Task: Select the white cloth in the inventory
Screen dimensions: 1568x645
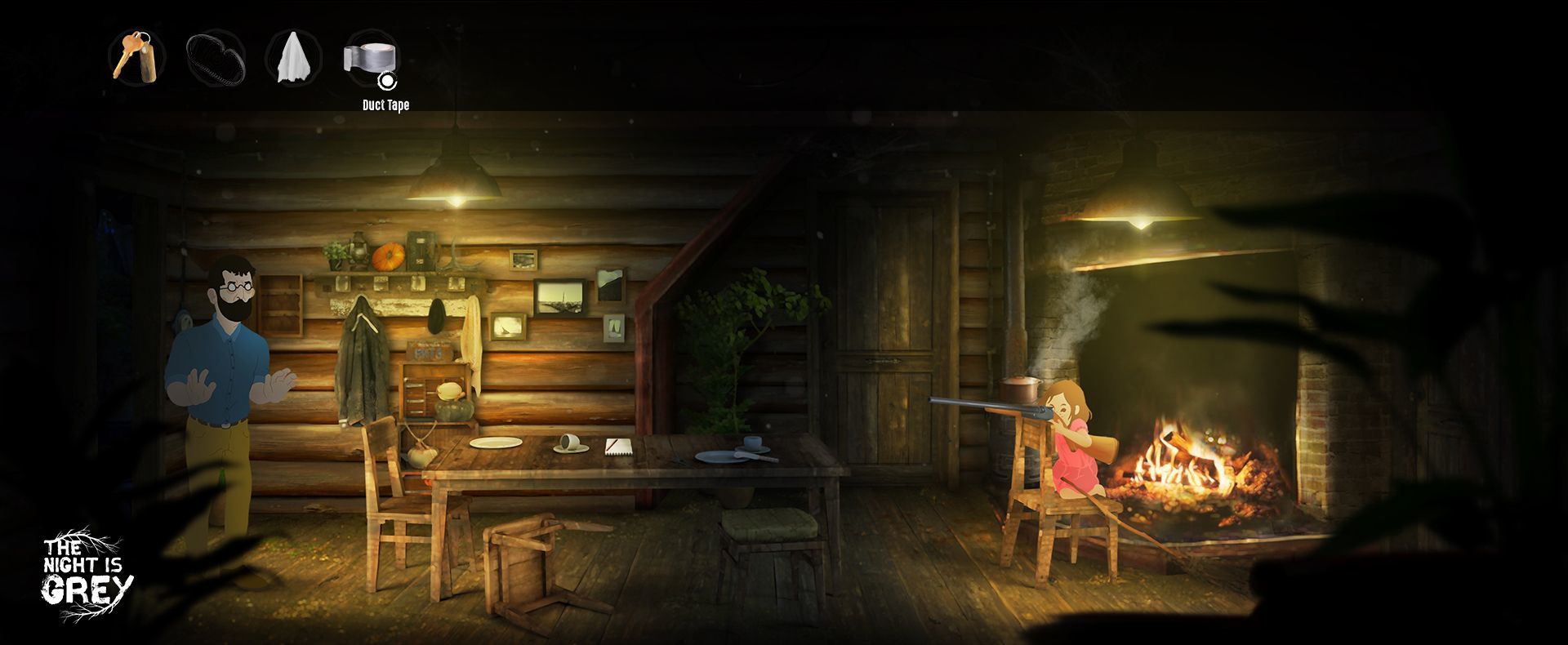Action: coord(294,59)
